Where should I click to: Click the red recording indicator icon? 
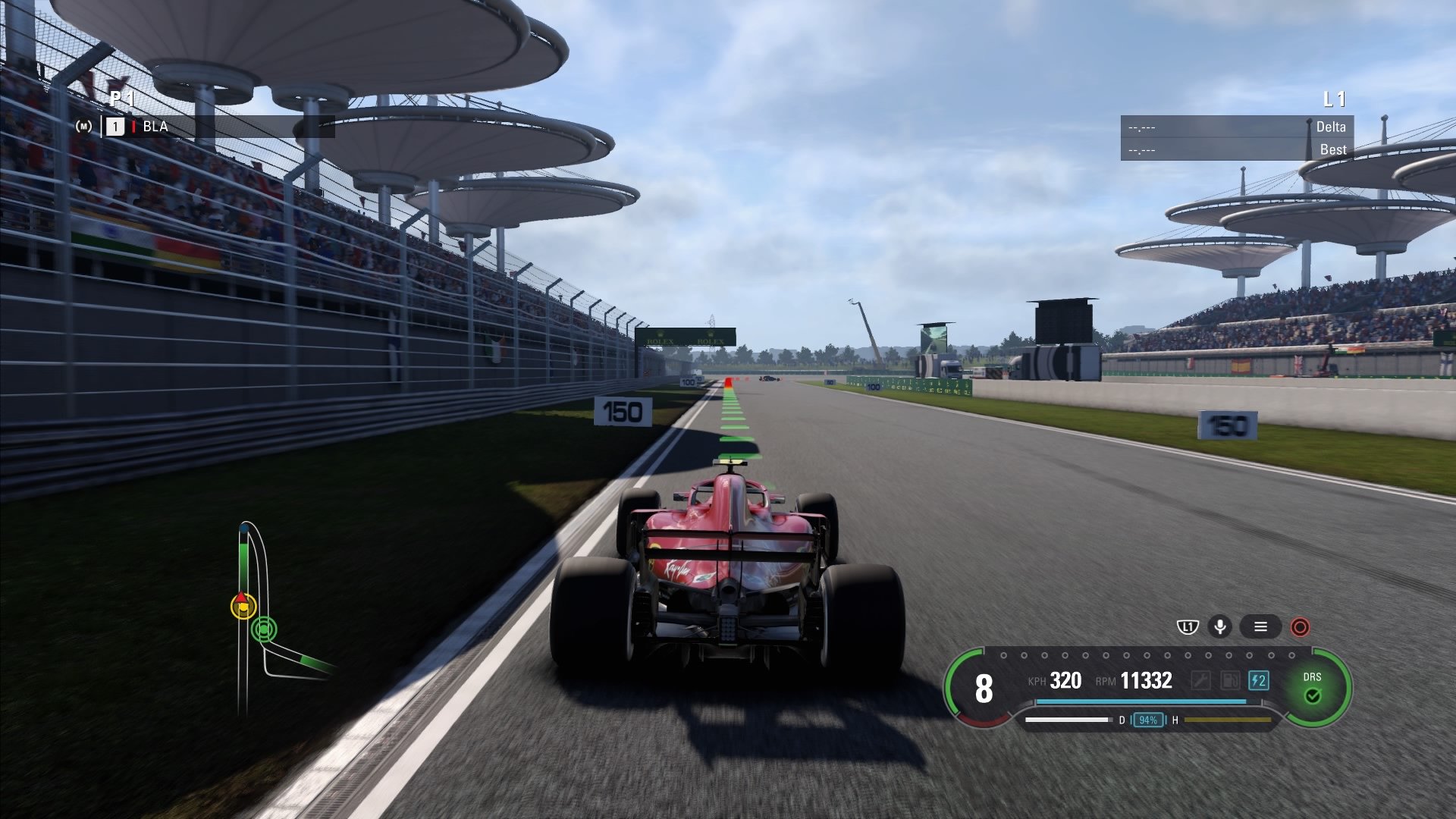point(1301,626)
